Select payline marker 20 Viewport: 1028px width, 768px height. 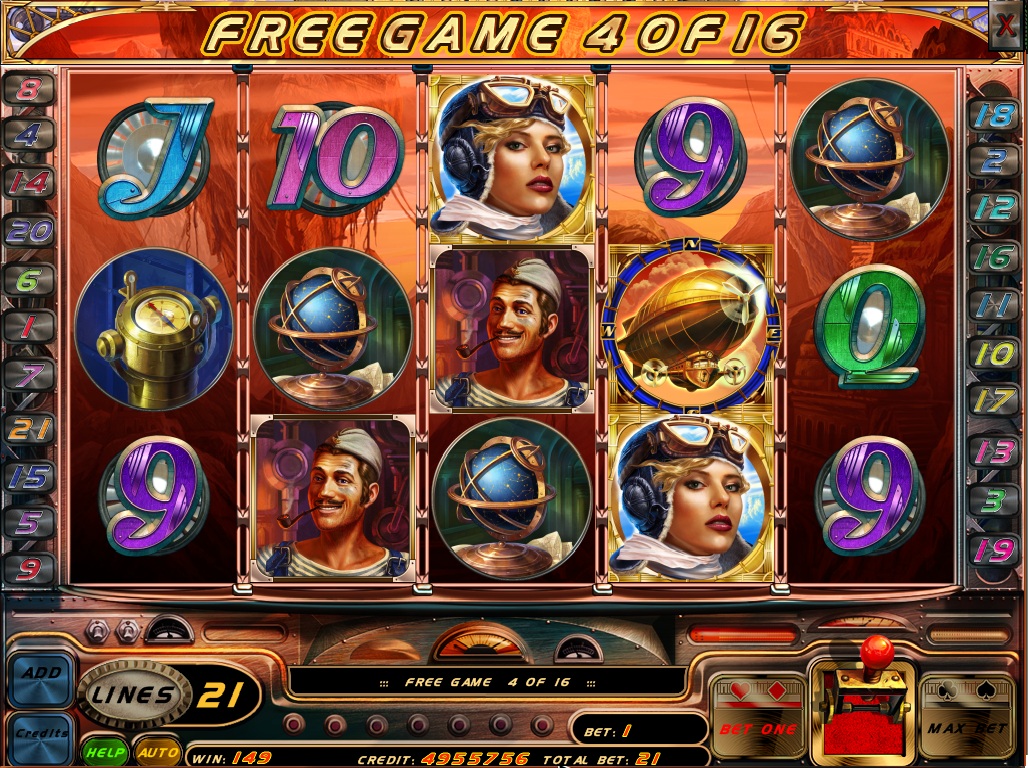pos(28,232)
